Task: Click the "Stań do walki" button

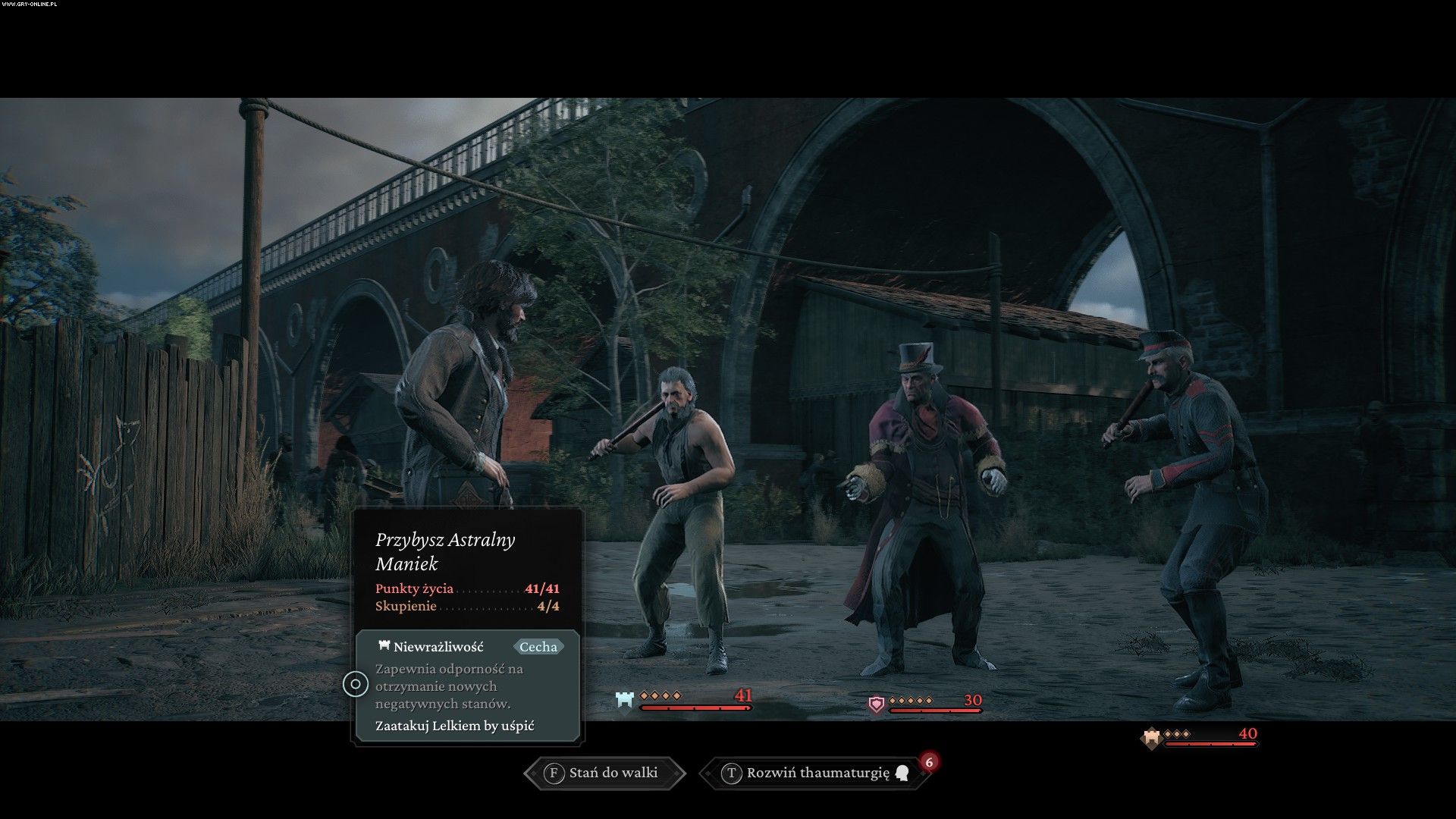Action: coord(604,773)
